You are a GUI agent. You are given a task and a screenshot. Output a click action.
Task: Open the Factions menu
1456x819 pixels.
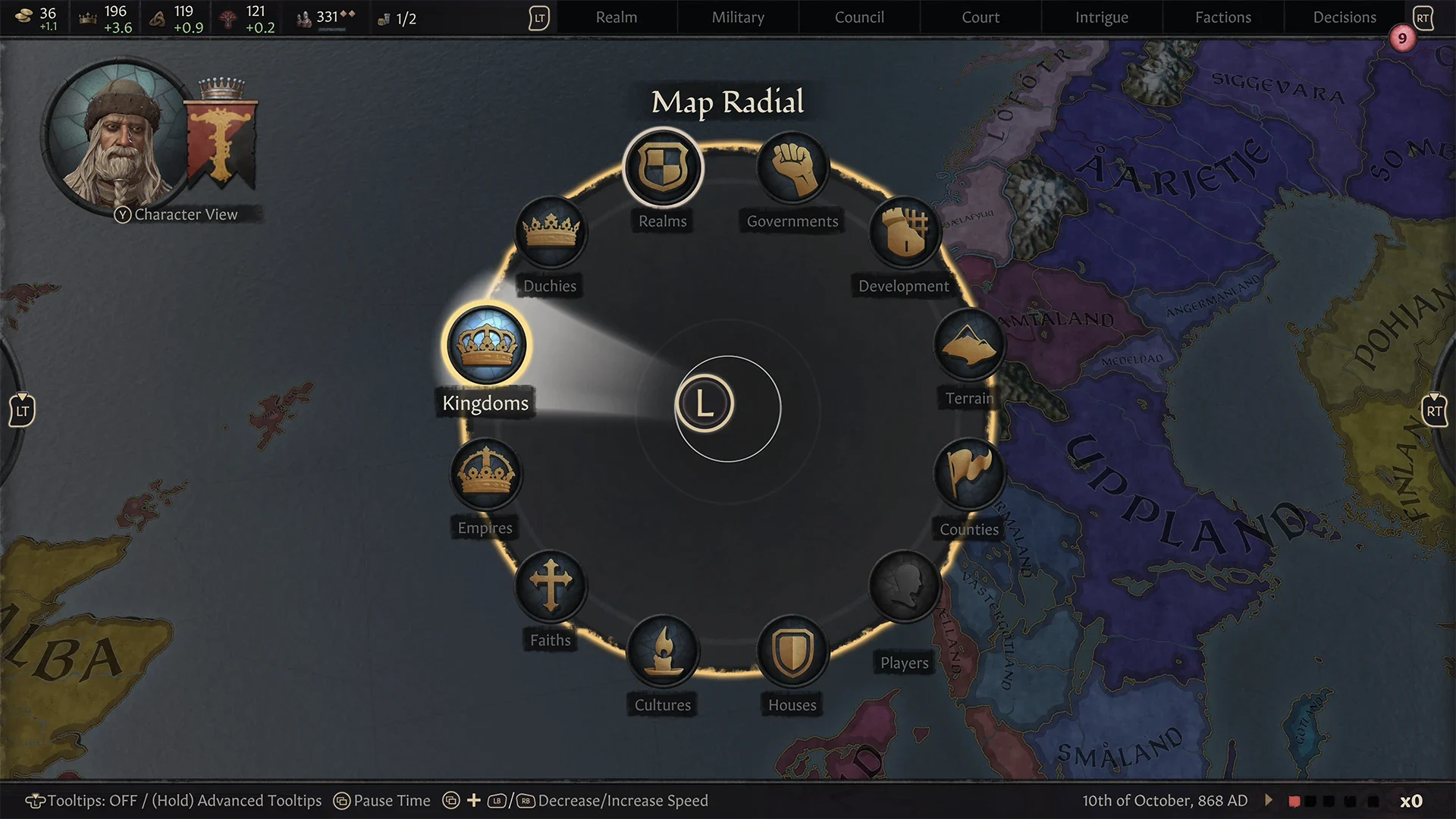click(1222, 17)
